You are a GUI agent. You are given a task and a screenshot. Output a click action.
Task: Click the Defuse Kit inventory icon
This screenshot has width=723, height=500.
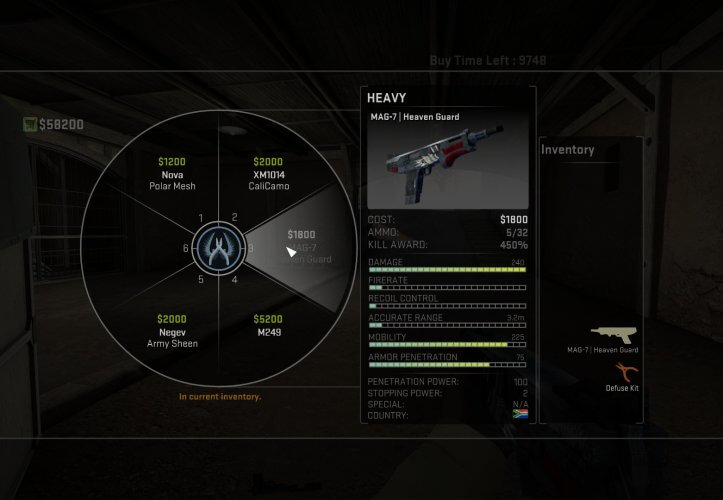tap(621, 373)
